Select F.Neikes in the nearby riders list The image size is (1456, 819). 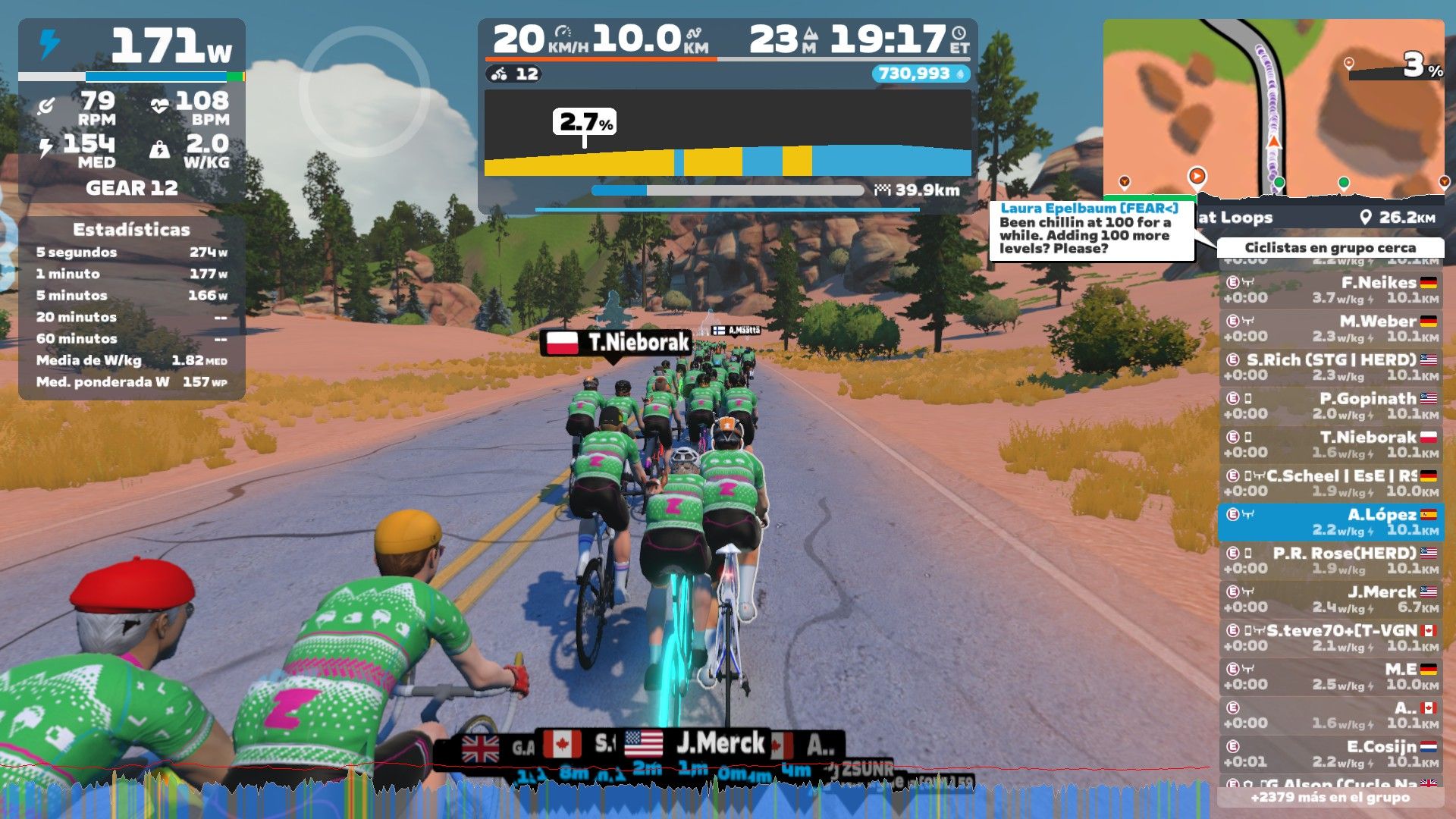point(1331,290)
